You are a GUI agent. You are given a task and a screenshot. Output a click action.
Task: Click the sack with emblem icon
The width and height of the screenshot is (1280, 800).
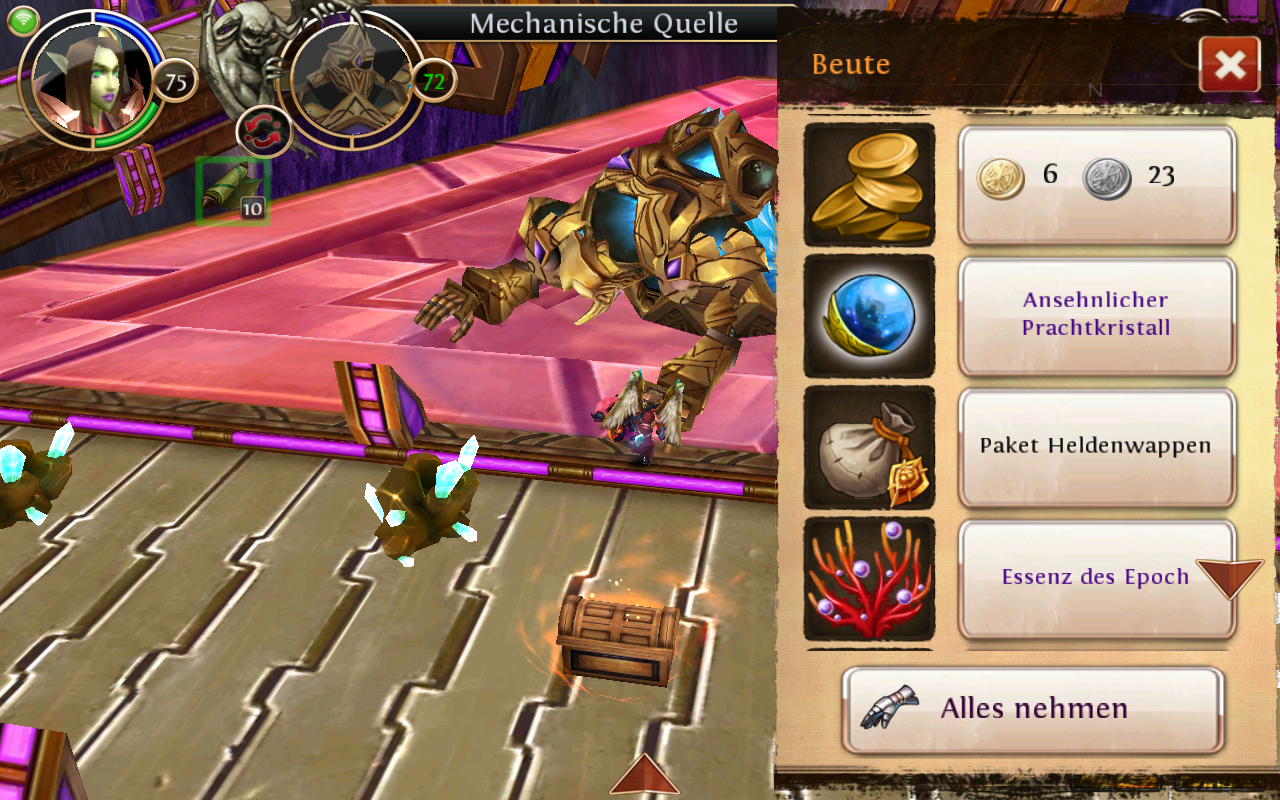click(x=869, y=447)
